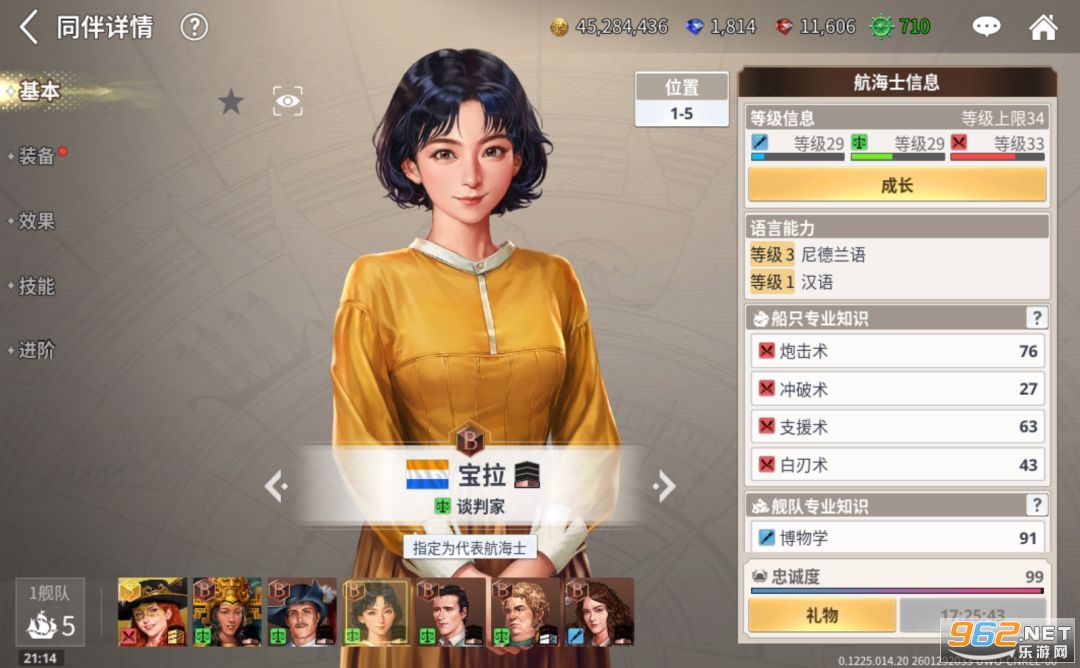Click 指定为代表航海士 button
The image size is (1080, 668).
[x=469, y=548]
